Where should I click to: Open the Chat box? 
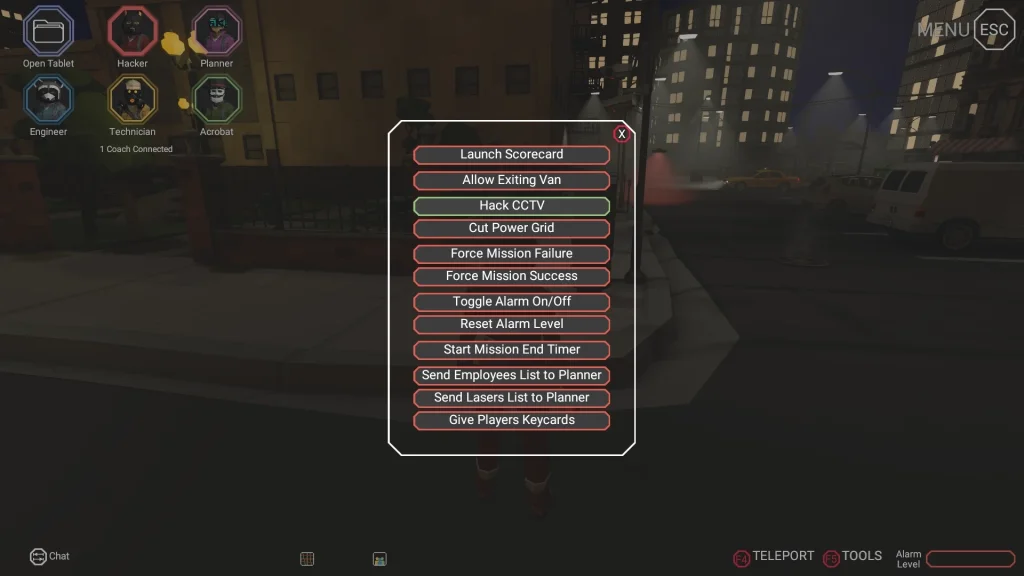(x=50, y=556)
